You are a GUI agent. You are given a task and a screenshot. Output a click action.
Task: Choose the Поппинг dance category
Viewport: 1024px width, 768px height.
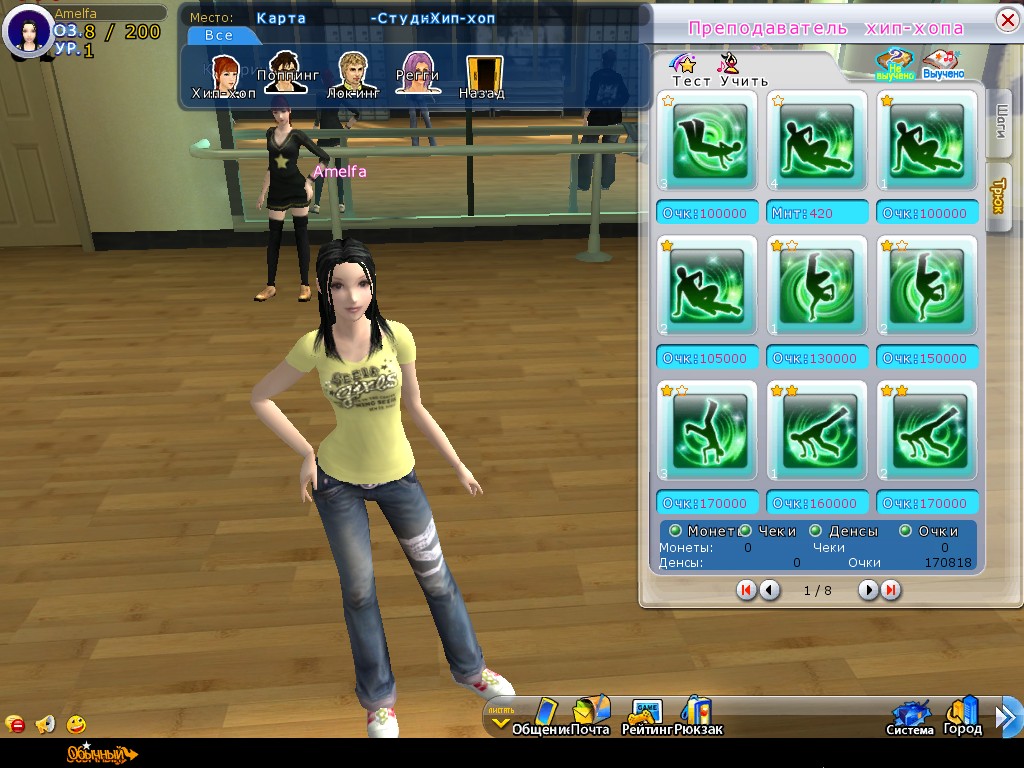click(x=285, y=72)
